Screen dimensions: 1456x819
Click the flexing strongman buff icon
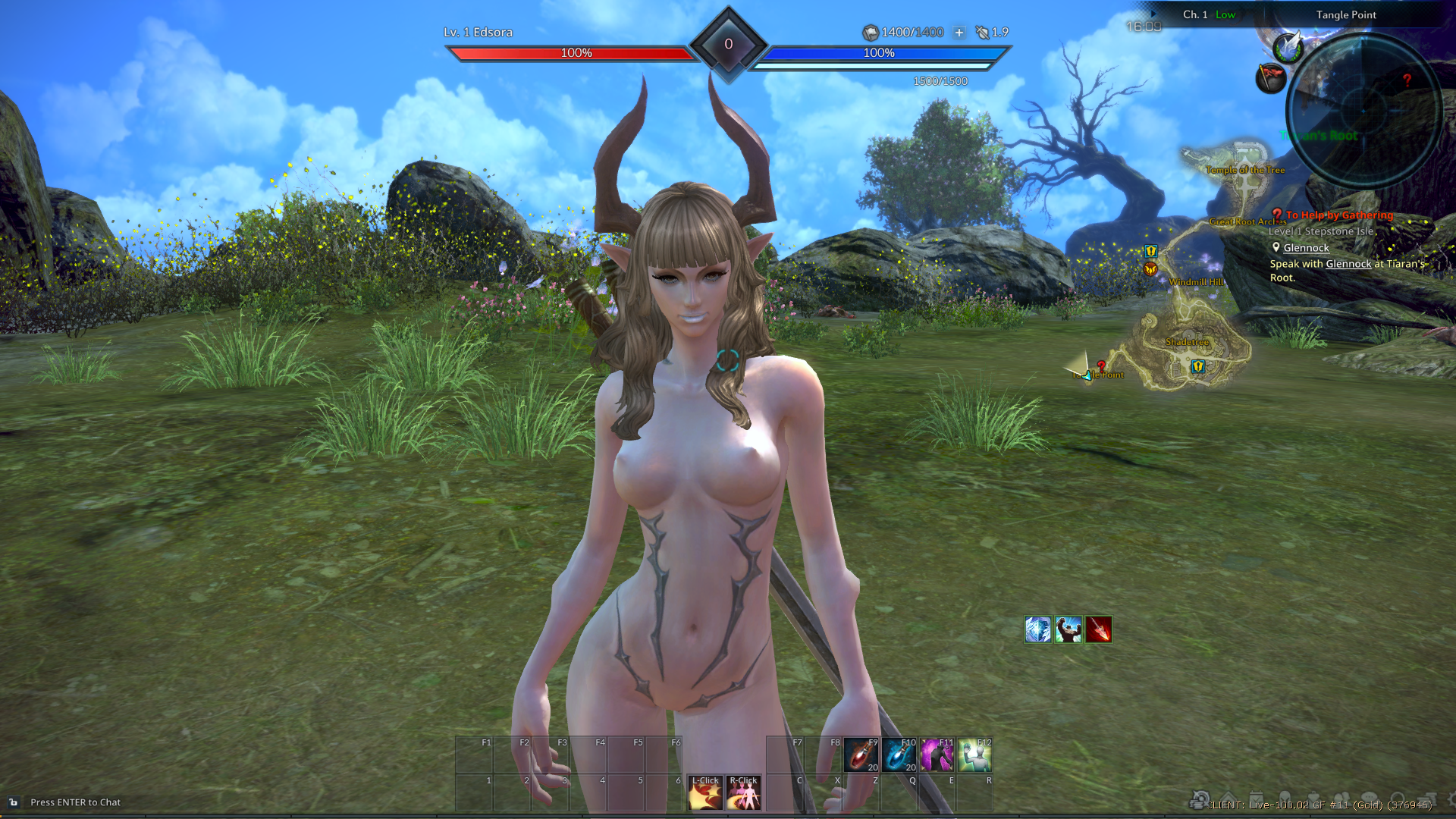click(x=1068, y=629)
